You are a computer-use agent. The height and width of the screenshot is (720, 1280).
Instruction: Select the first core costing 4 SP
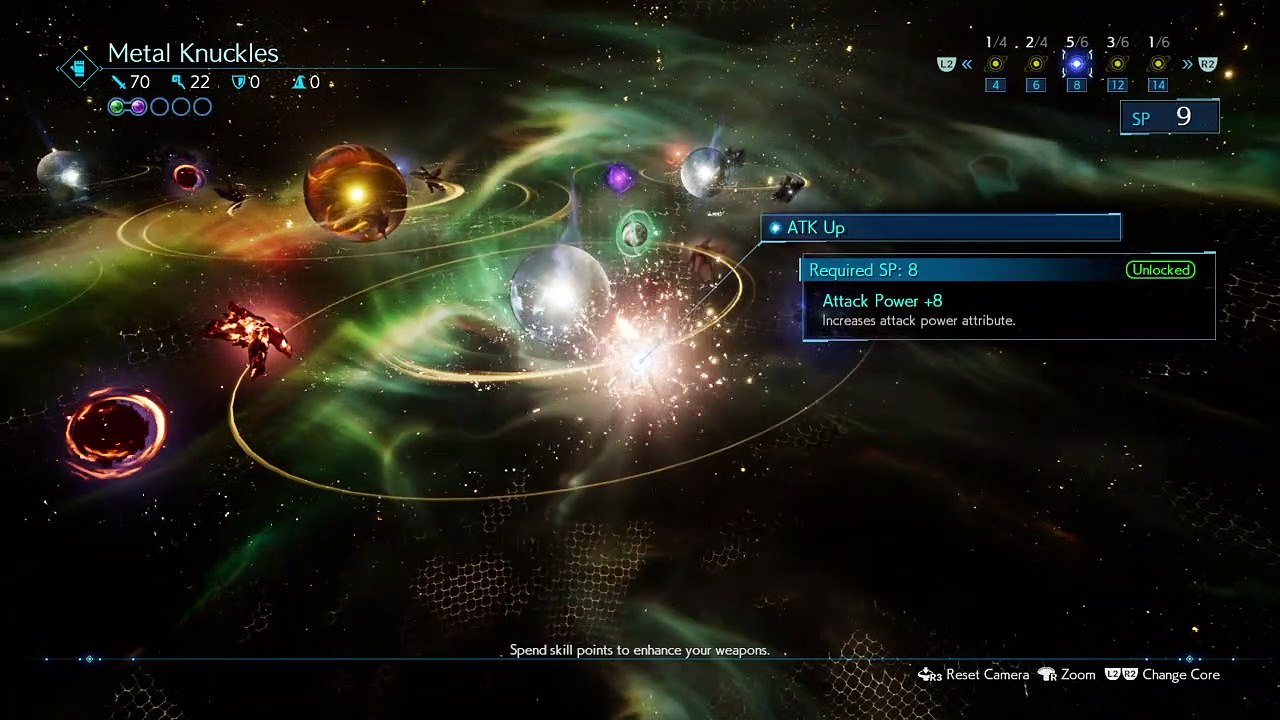[x=995, y=65]
